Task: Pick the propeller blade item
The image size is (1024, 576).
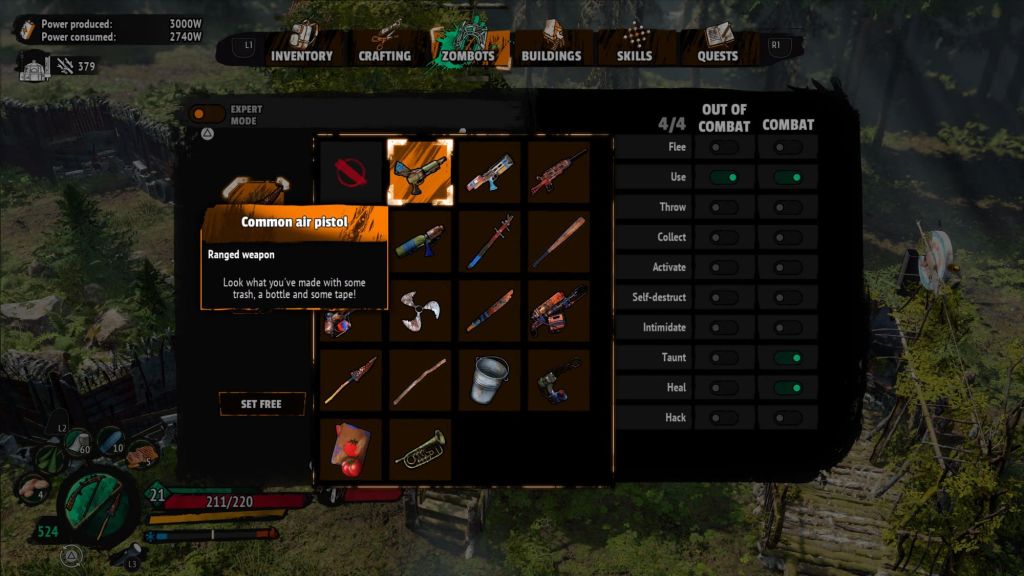Action: point(420,310)
